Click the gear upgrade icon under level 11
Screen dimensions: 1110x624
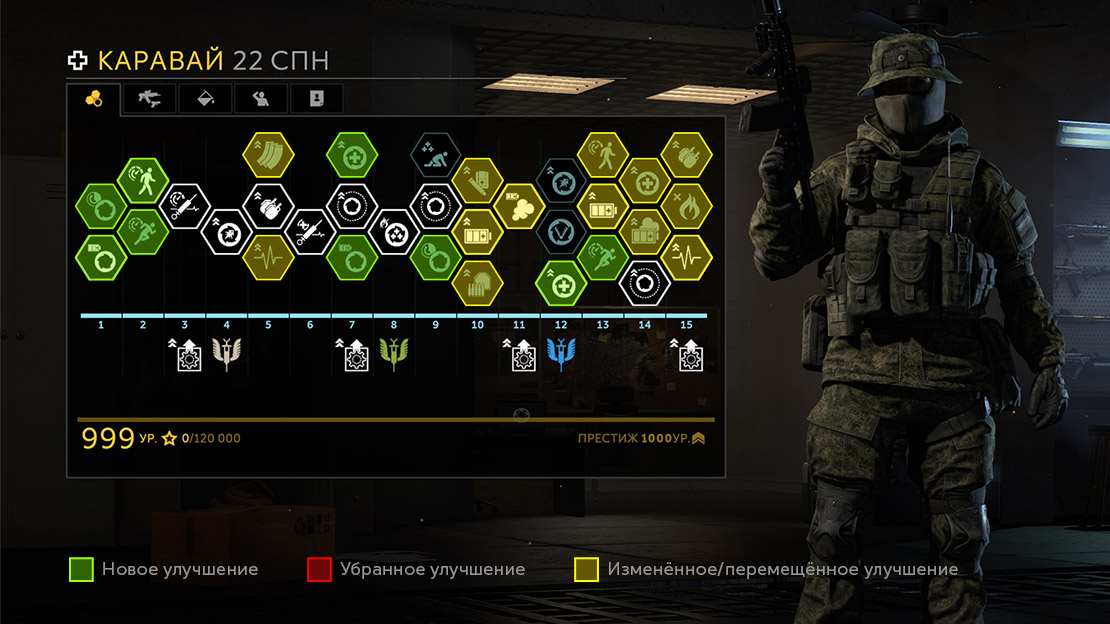click(x=520, y=354)
